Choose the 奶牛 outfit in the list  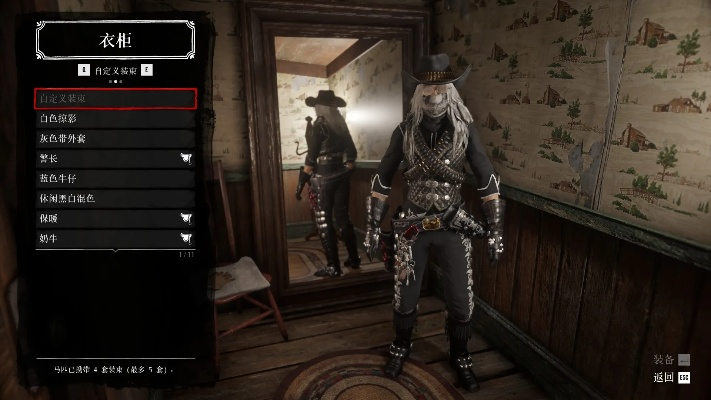tap(115, 238)
